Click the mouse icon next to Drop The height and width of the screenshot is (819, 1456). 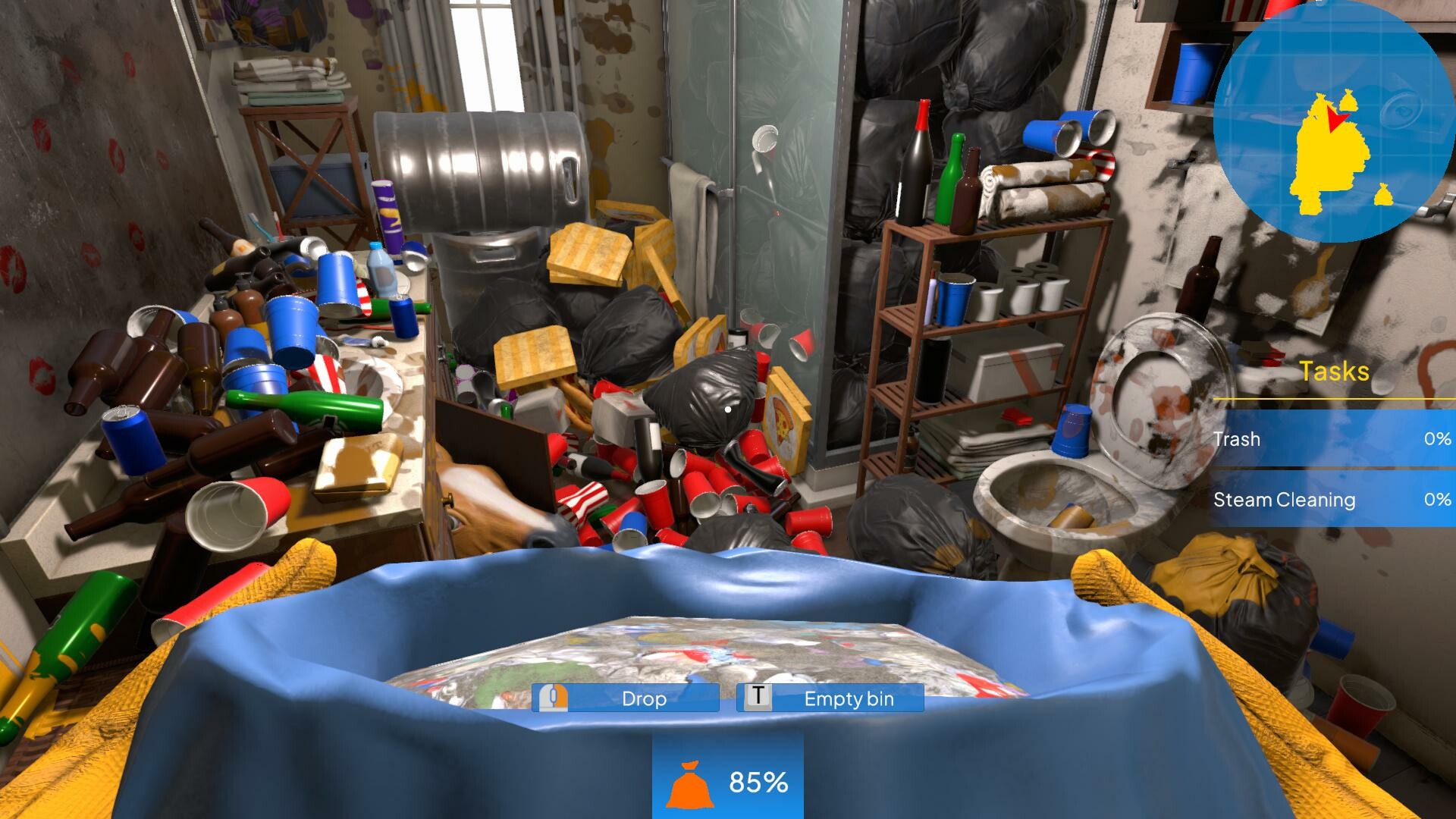552,698
